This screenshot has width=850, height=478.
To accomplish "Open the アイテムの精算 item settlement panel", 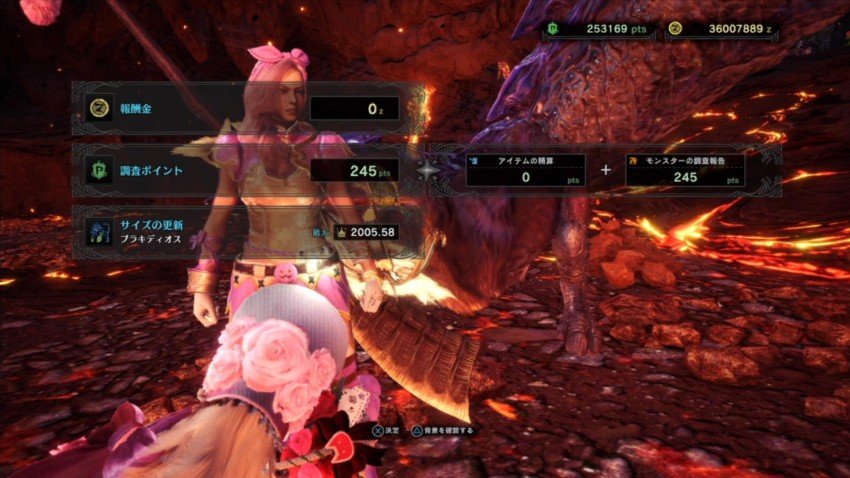I will (526, 170).
